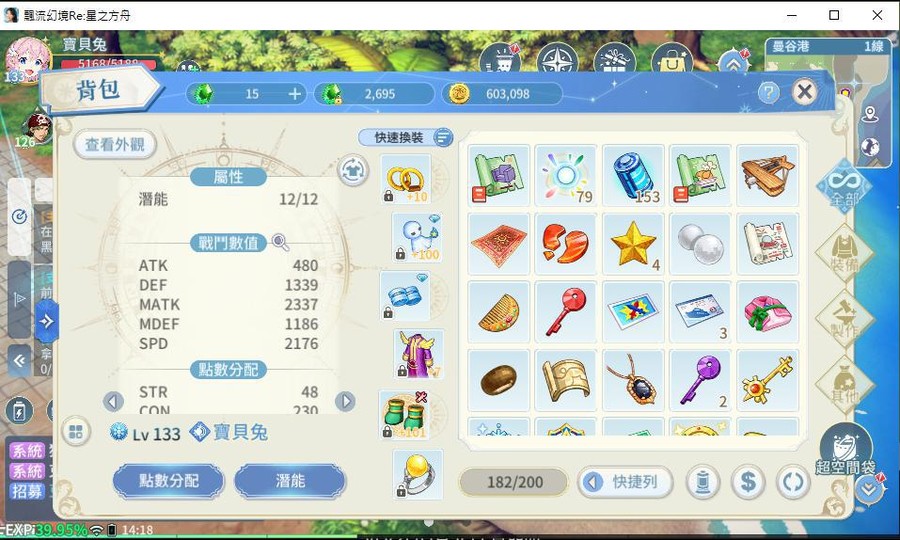Open the backpack help question mark
The height and width of the screenshot is (540, 900).
coord(768,93)
